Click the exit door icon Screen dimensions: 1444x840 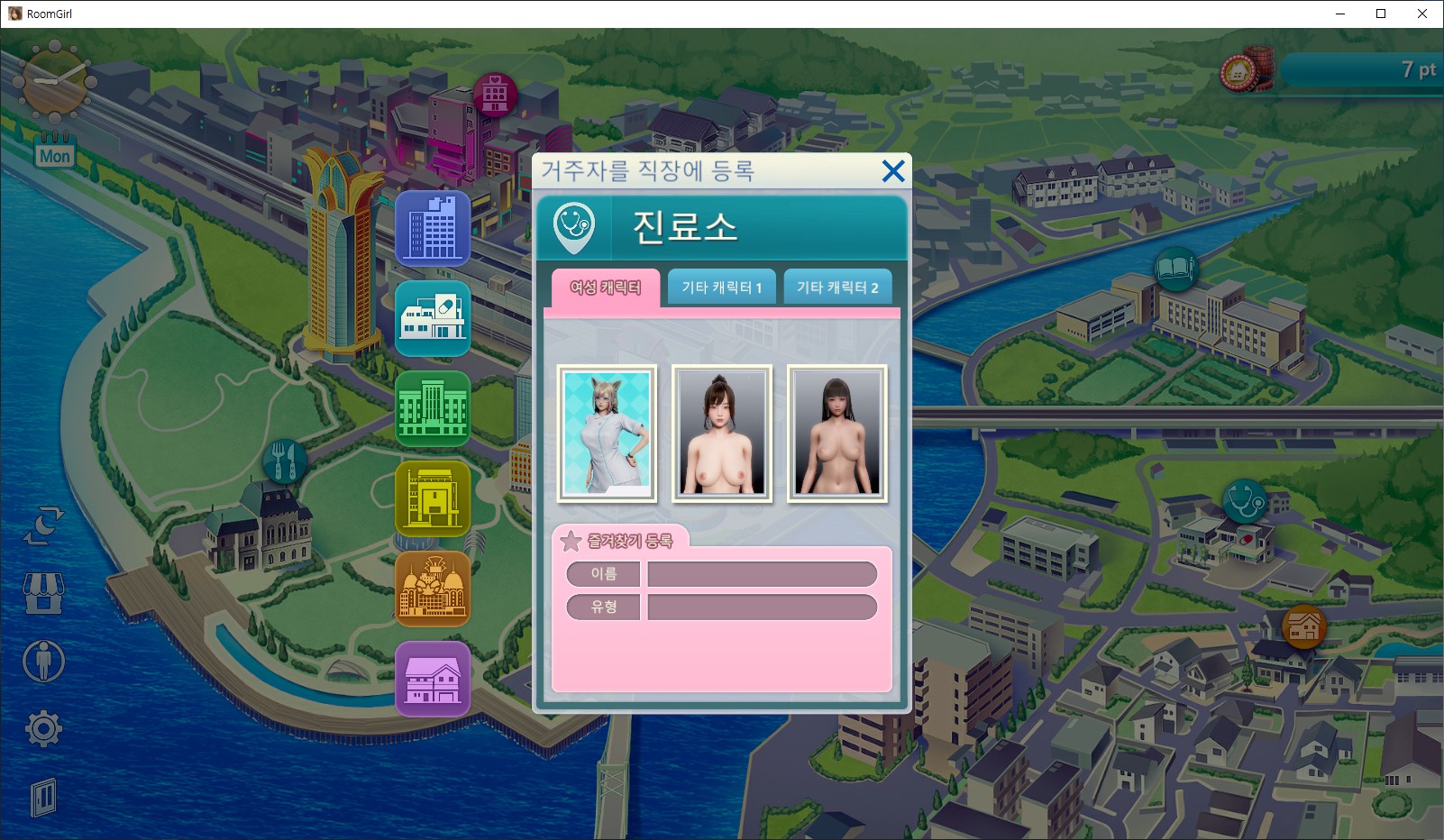[43, 797]
